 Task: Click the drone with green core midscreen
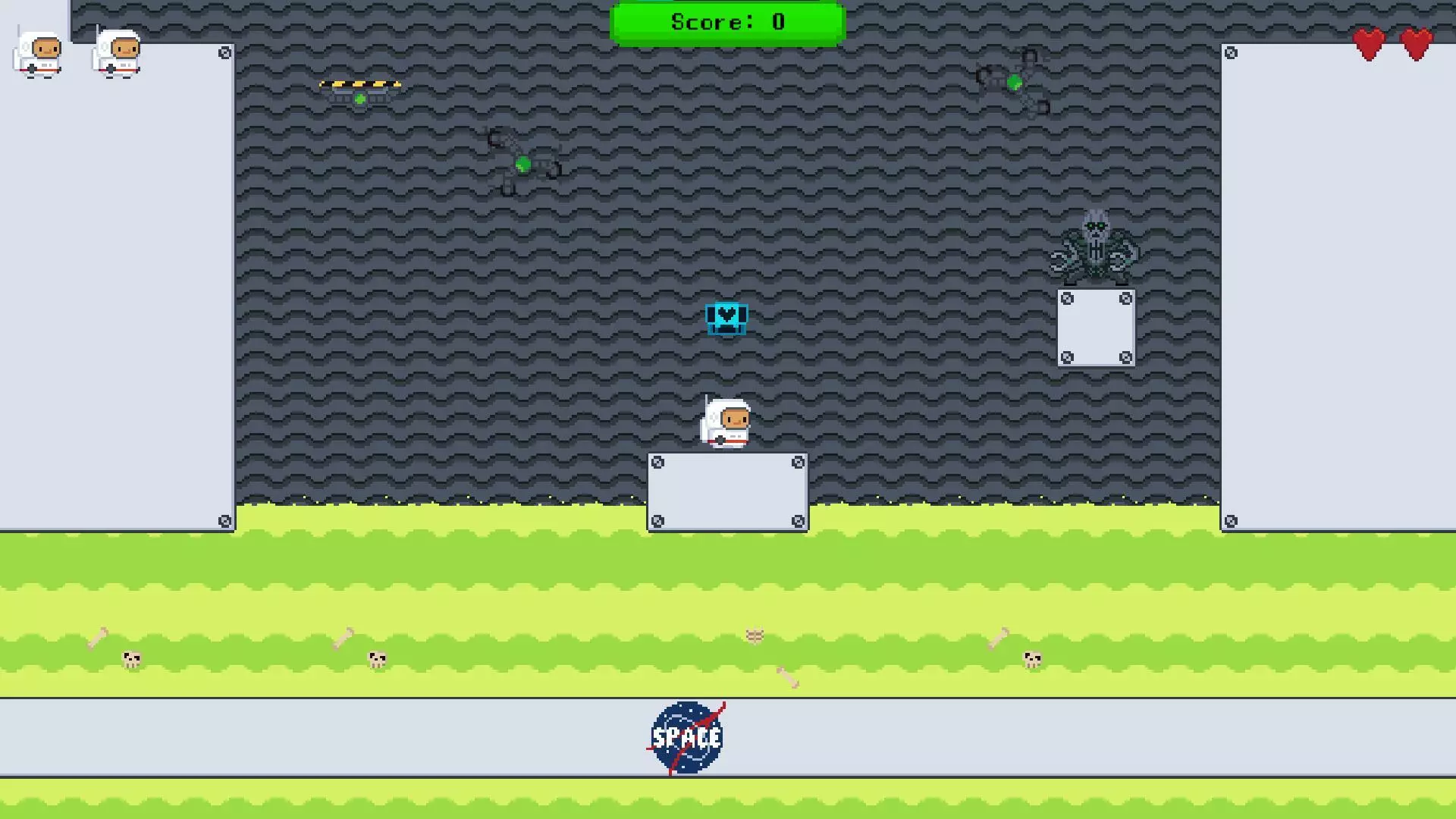(x=523, y=162)
